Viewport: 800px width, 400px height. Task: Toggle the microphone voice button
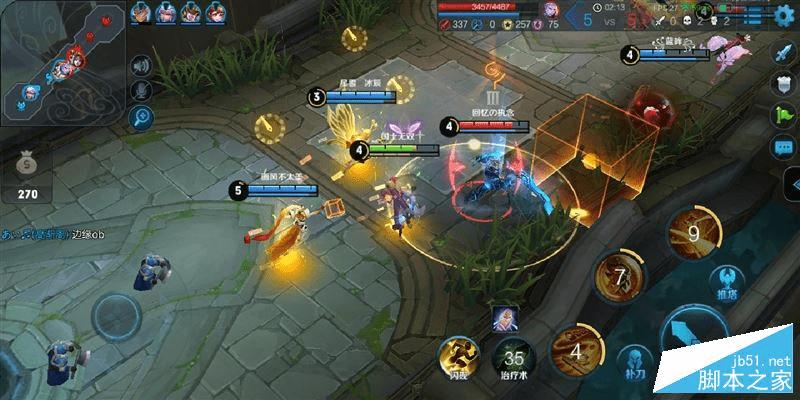[x=141, y=90]
